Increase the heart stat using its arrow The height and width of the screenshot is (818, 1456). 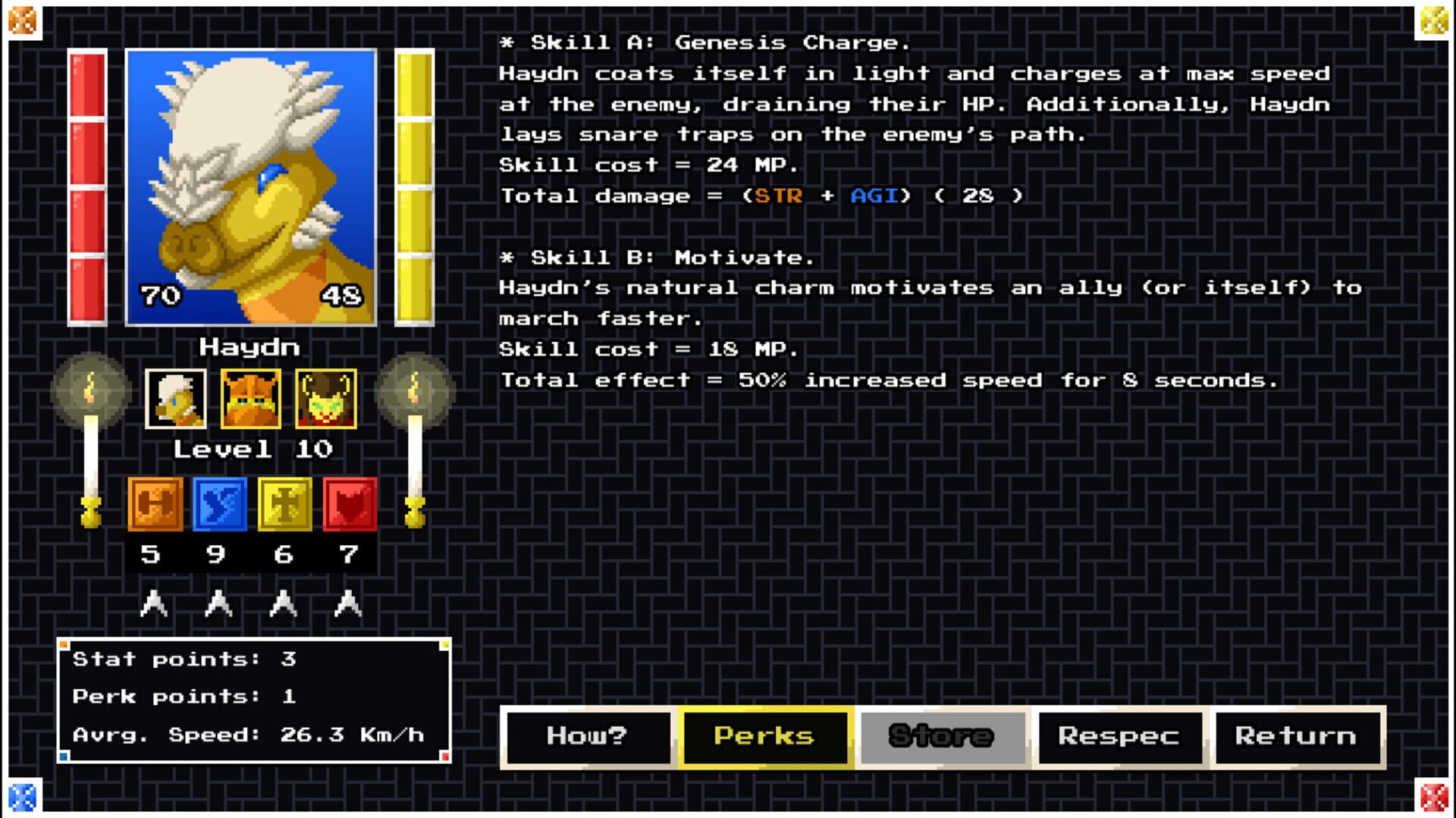coord(347,603)
